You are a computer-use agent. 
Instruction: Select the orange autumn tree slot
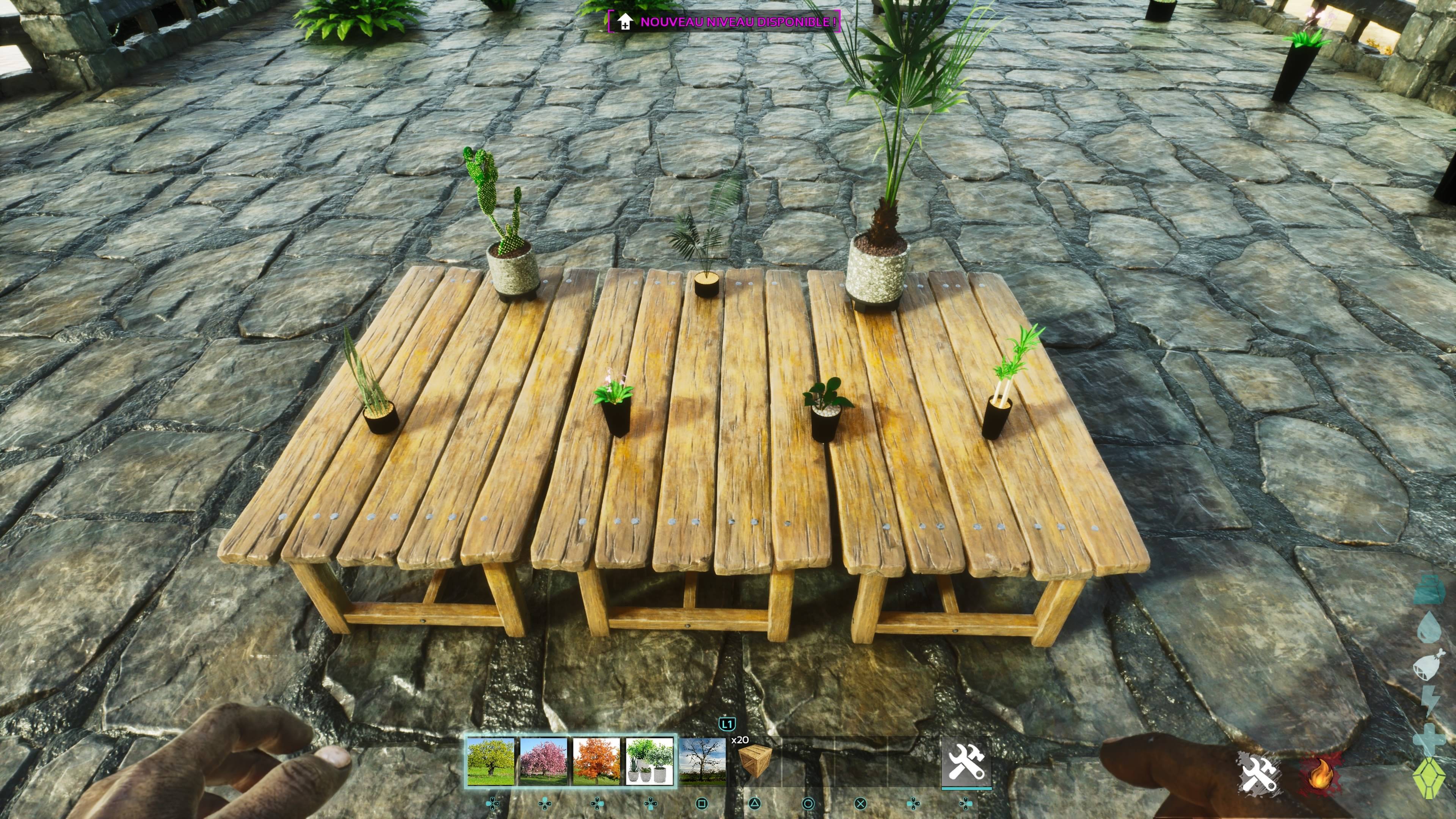(x=596, y=761)
